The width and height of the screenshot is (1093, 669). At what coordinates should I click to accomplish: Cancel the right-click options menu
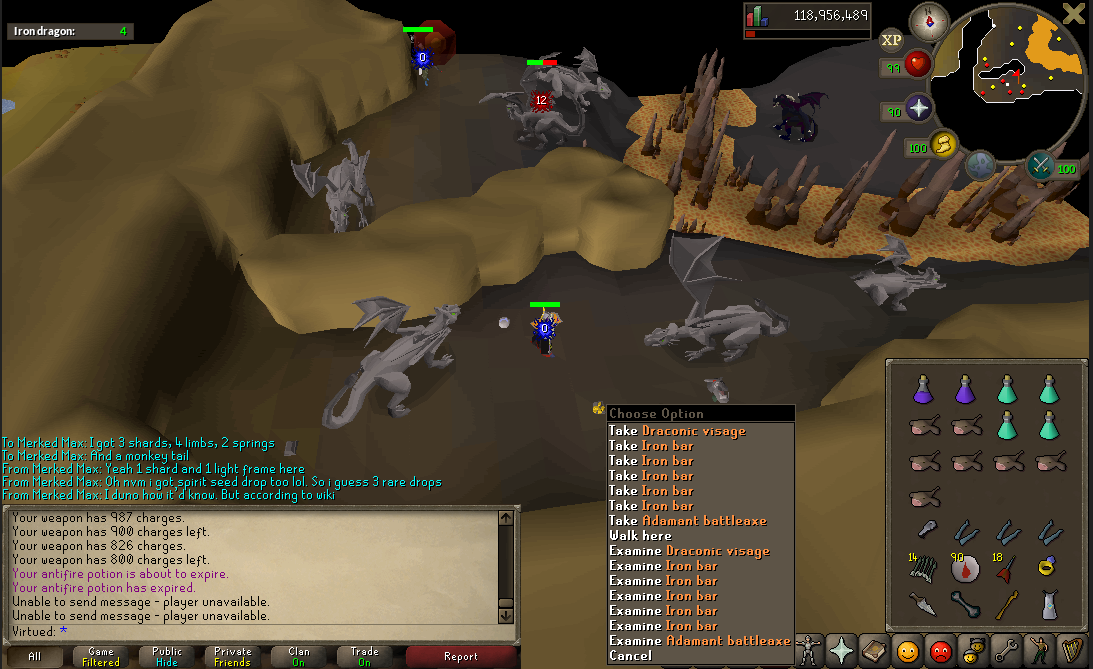(630, 656)
